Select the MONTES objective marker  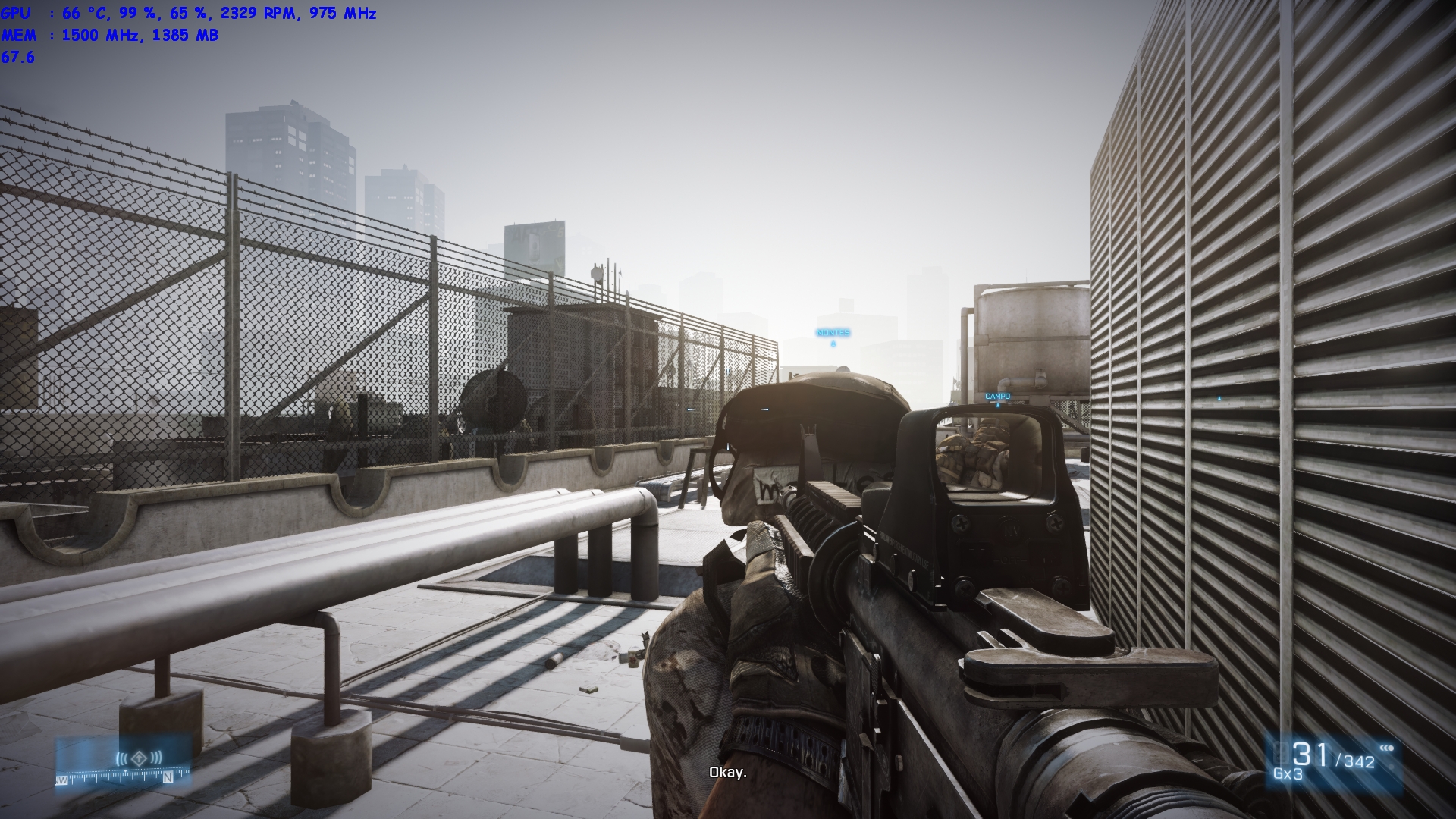click(x=835, y=331)
